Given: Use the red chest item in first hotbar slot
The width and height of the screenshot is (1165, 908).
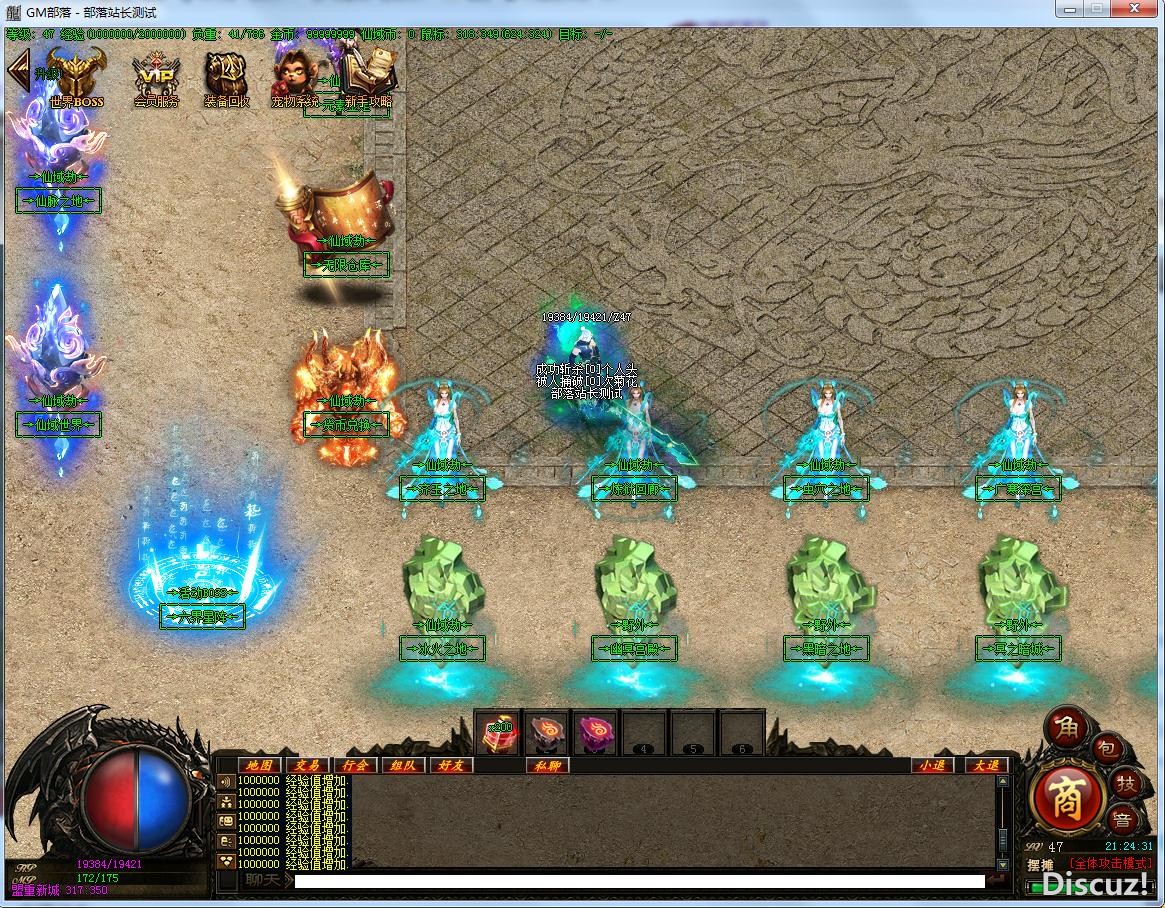Looking at the screenshot, I should pyautogui.click(x=497, y=733).
